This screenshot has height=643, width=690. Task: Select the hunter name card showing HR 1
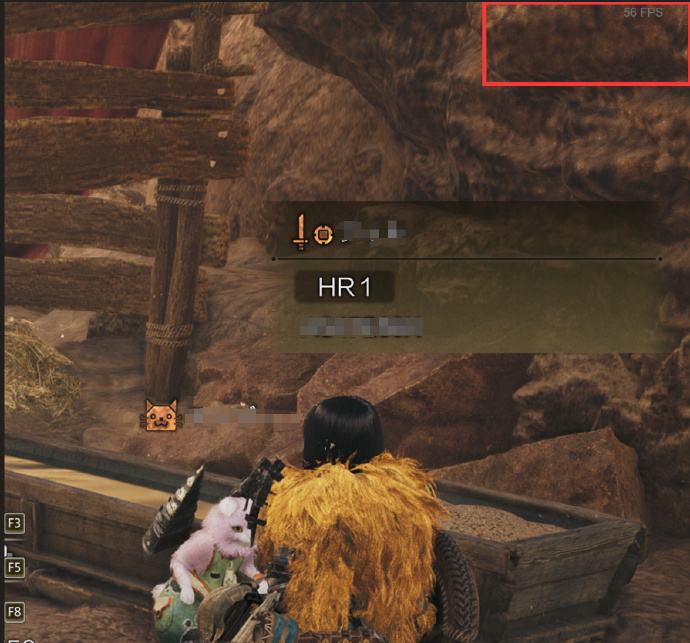tap(466, 278)
